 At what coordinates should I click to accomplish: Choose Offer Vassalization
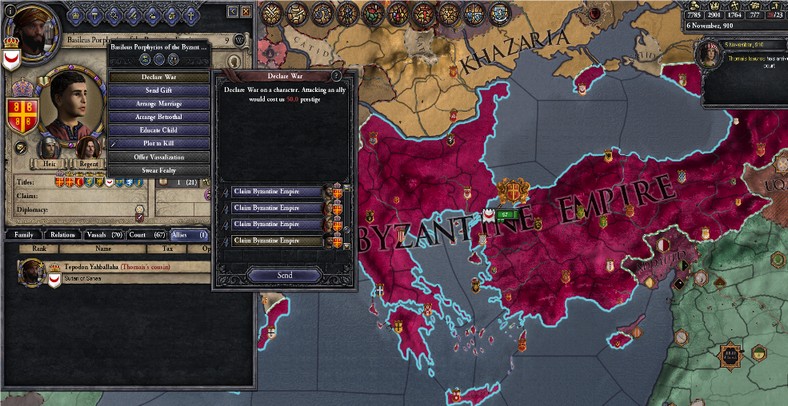[x=160, y=157]
